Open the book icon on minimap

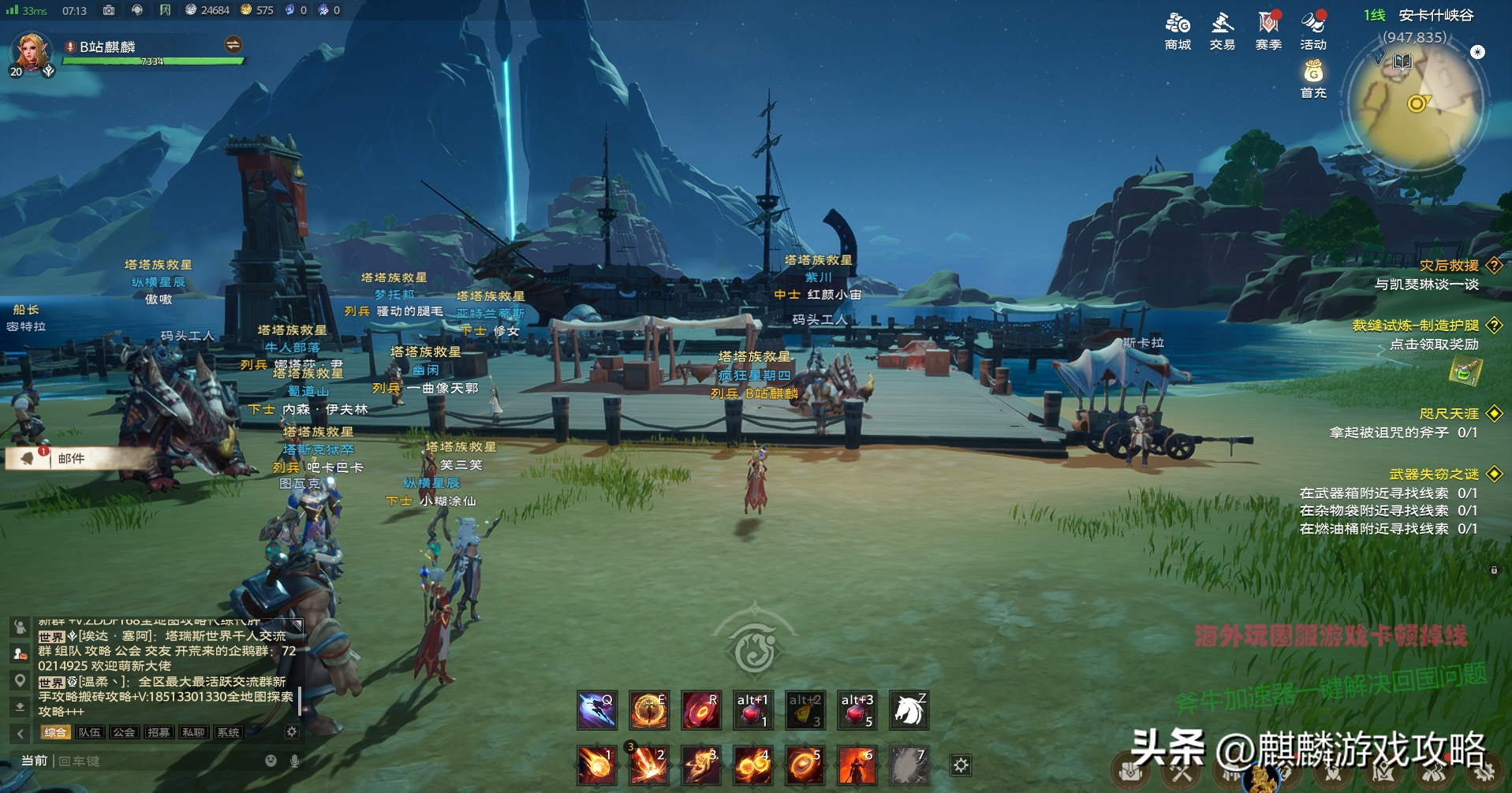(1403, 61)
